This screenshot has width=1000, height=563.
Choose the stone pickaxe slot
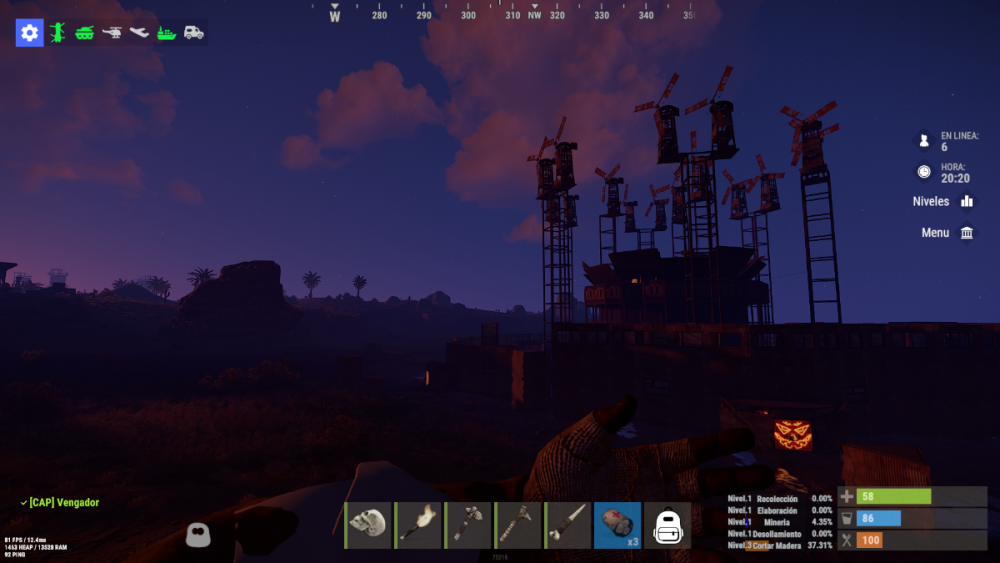tap(518, 525)
